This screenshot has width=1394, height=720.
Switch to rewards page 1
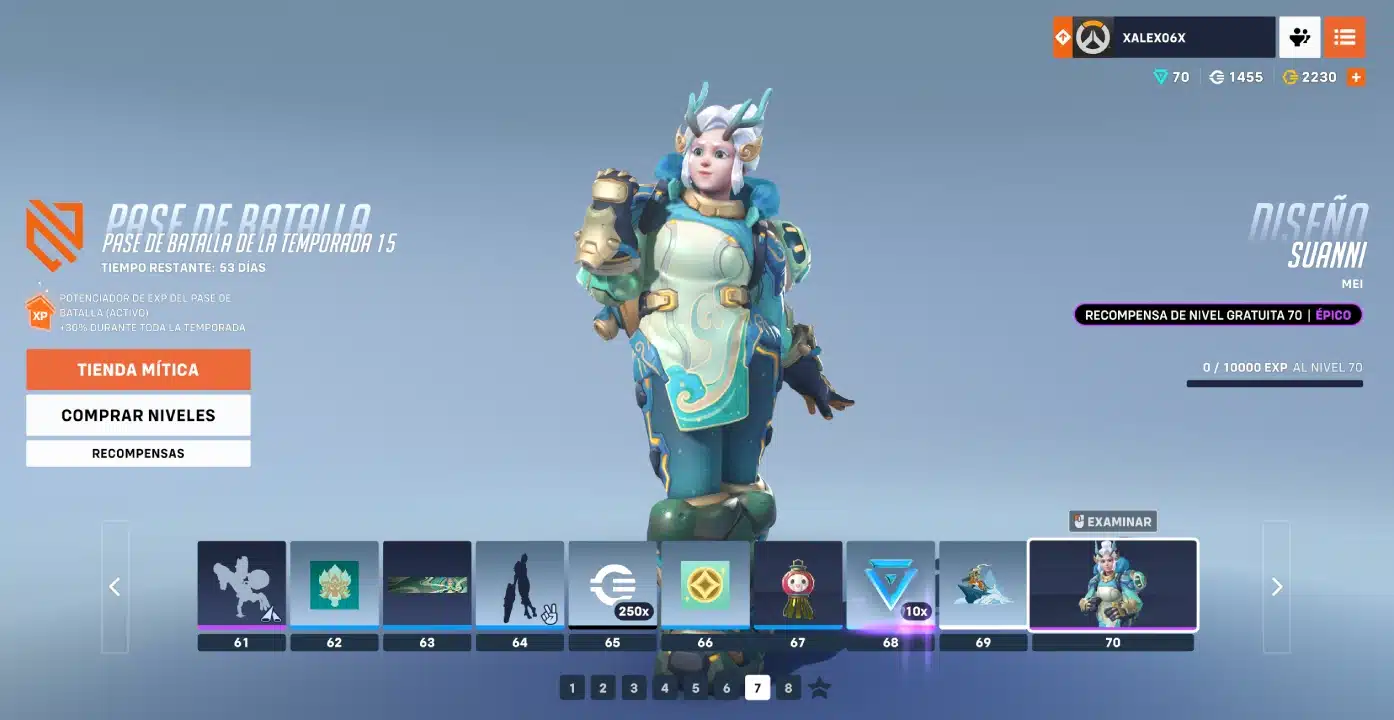(x=572, y=688)
